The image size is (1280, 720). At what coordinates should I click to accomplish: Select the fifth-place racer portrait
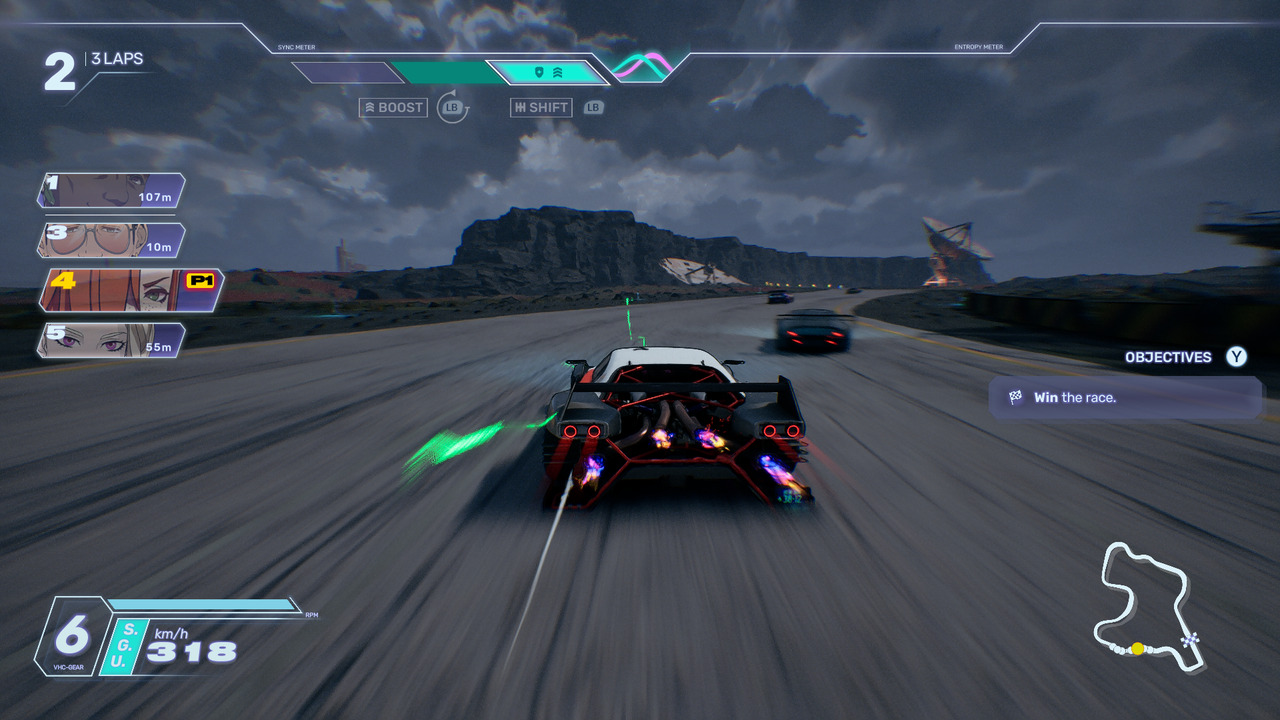[x=110, y=340]
